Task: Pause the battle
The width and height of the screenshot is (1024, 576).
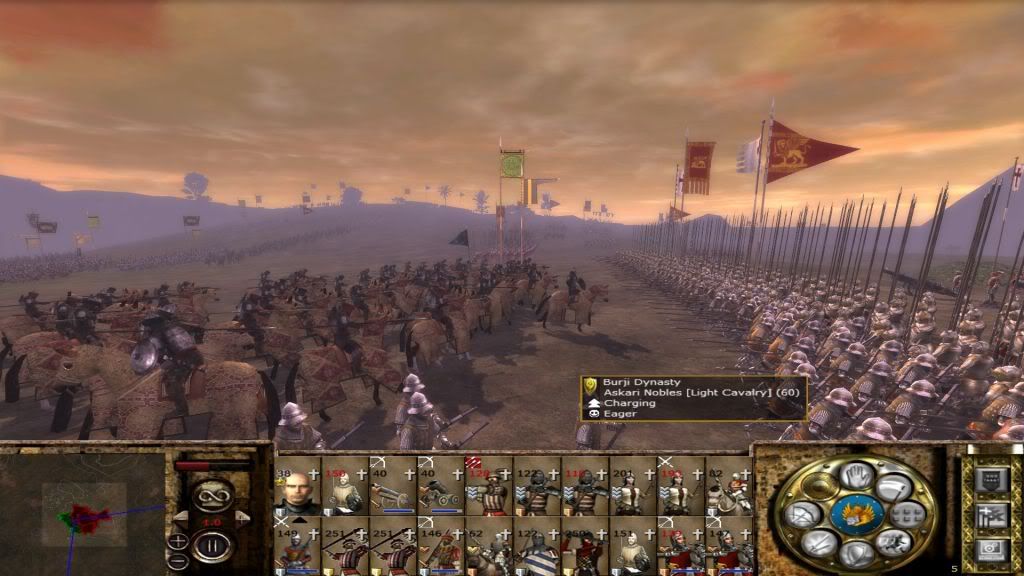Action: pos(213,545)
